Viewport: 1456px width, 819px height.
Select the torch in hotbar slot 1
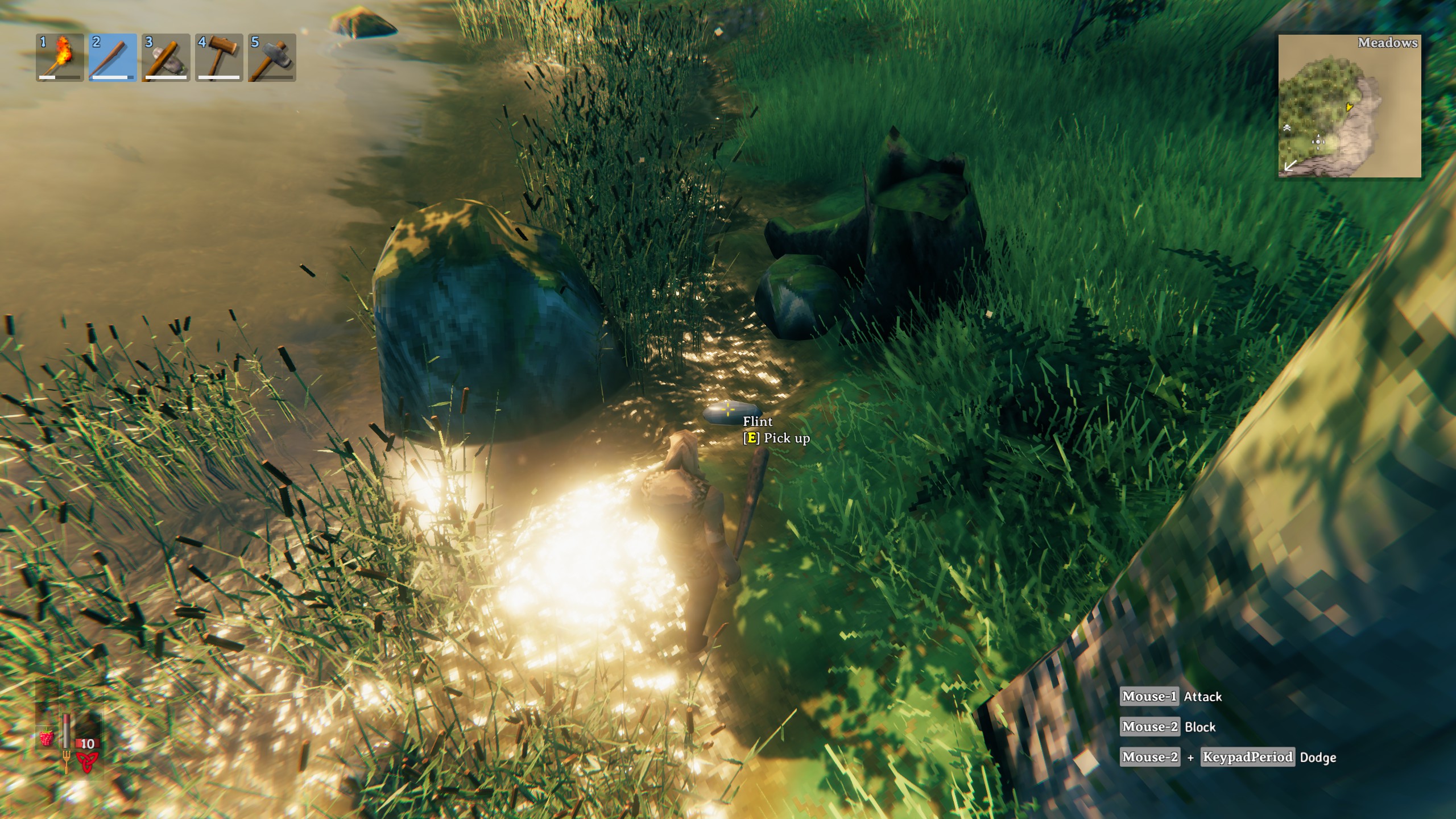click(60, 57)
